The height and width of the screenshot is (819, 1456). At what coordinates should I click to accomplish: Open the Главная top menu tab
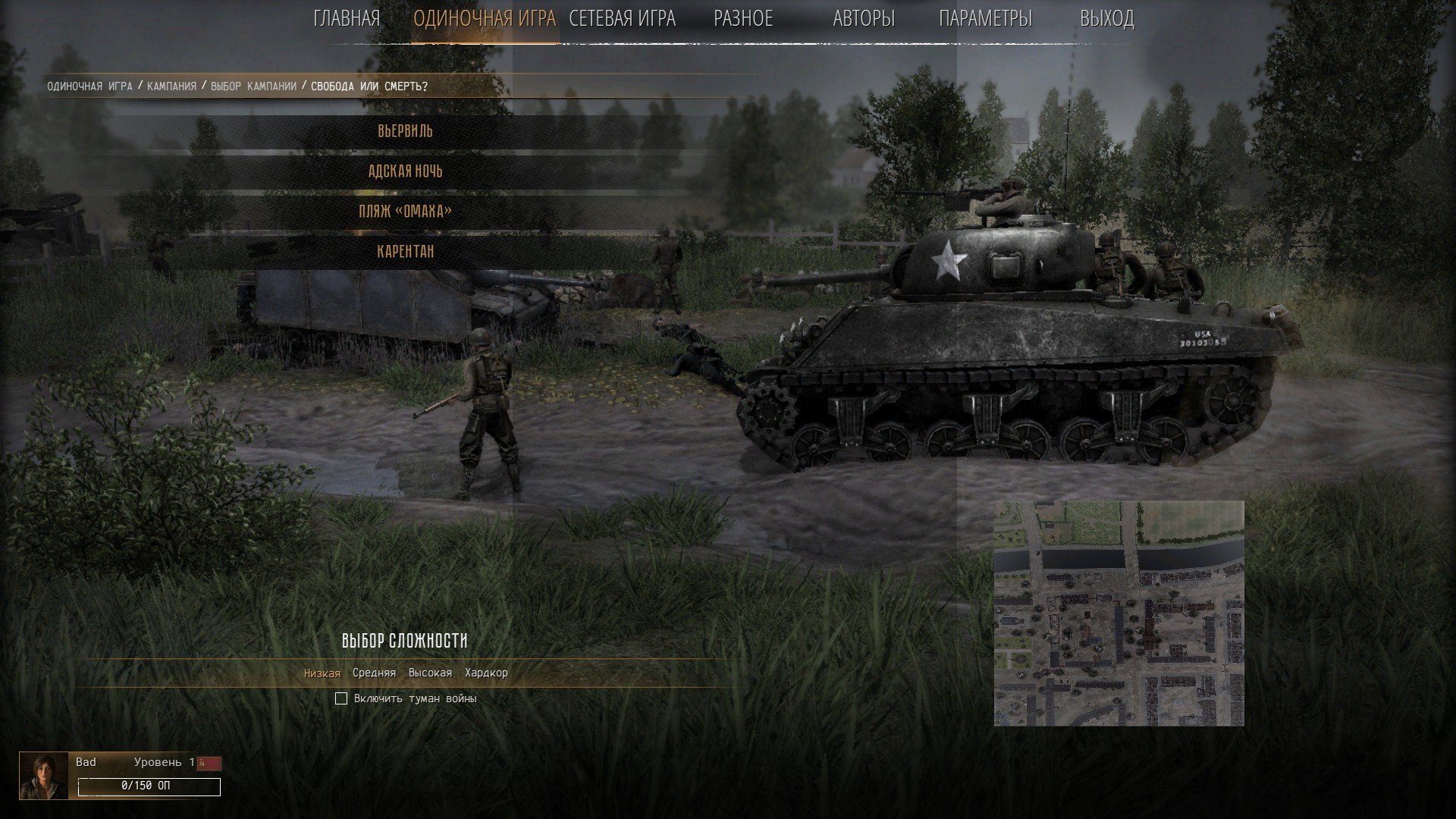[347, 19]
